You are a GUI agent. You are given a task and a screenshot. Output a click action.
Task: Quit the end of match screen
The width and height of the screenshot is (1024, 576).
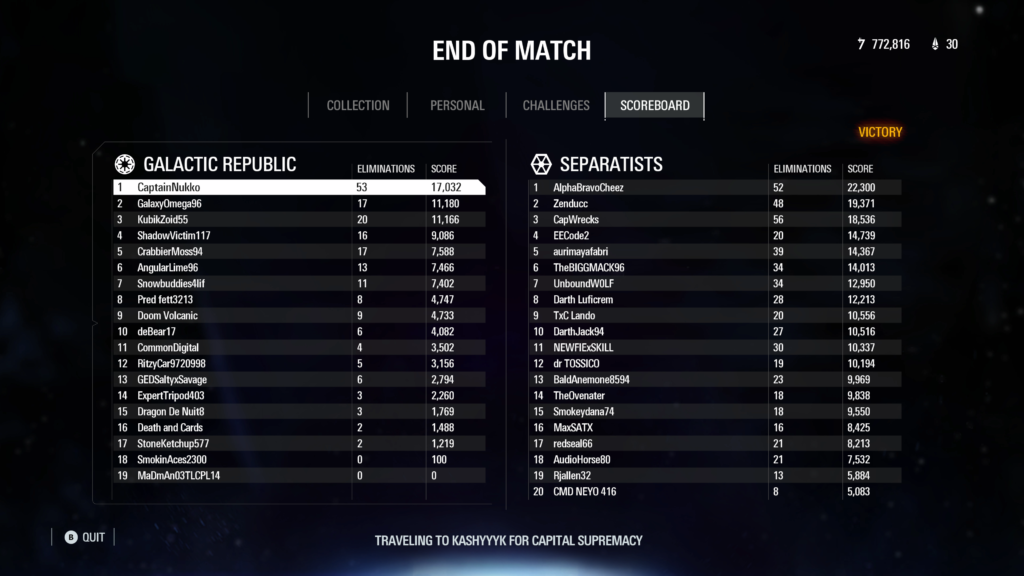(84, 537)
